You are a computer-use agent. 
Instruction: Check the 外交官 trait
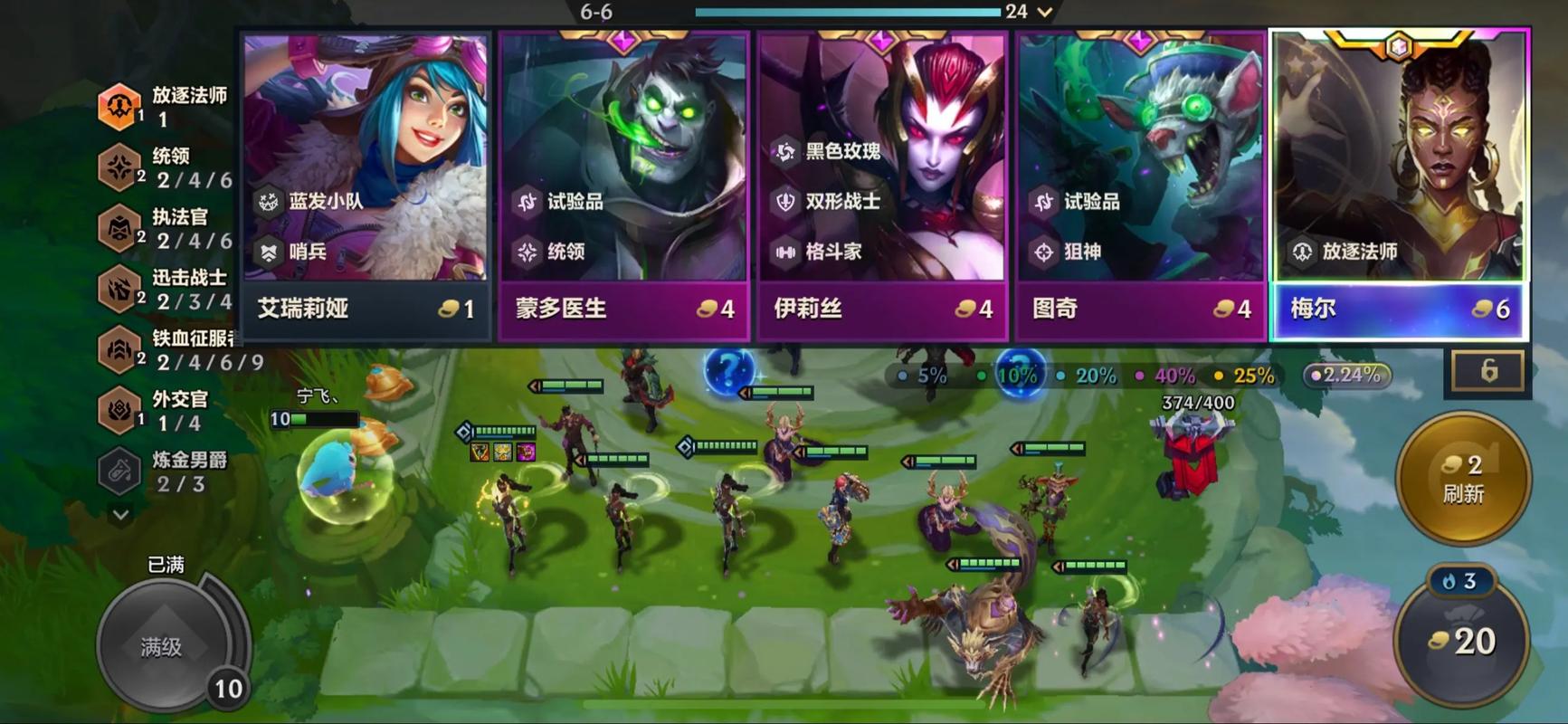[x=163, y=410]
